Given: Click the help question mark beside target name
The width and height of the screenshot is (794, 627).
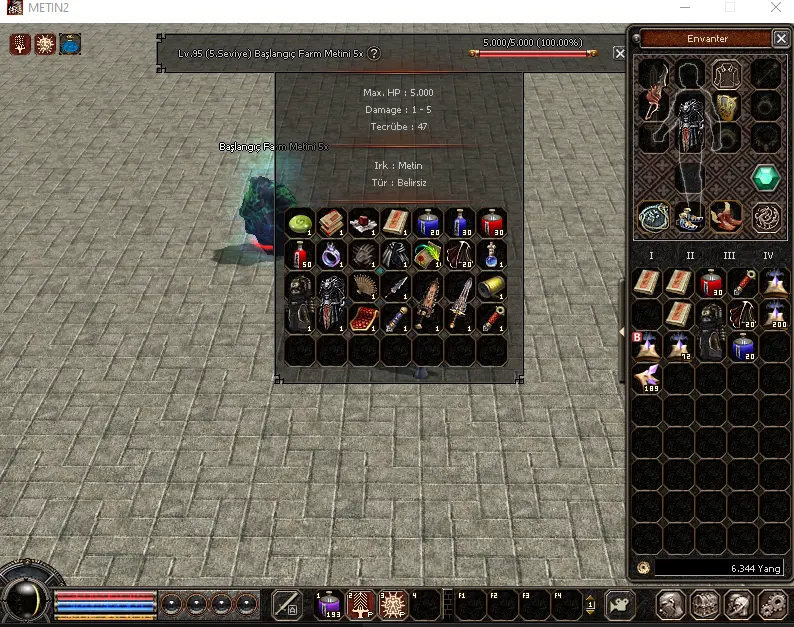Looking at the screenshot, I should (x=374, y=53).
